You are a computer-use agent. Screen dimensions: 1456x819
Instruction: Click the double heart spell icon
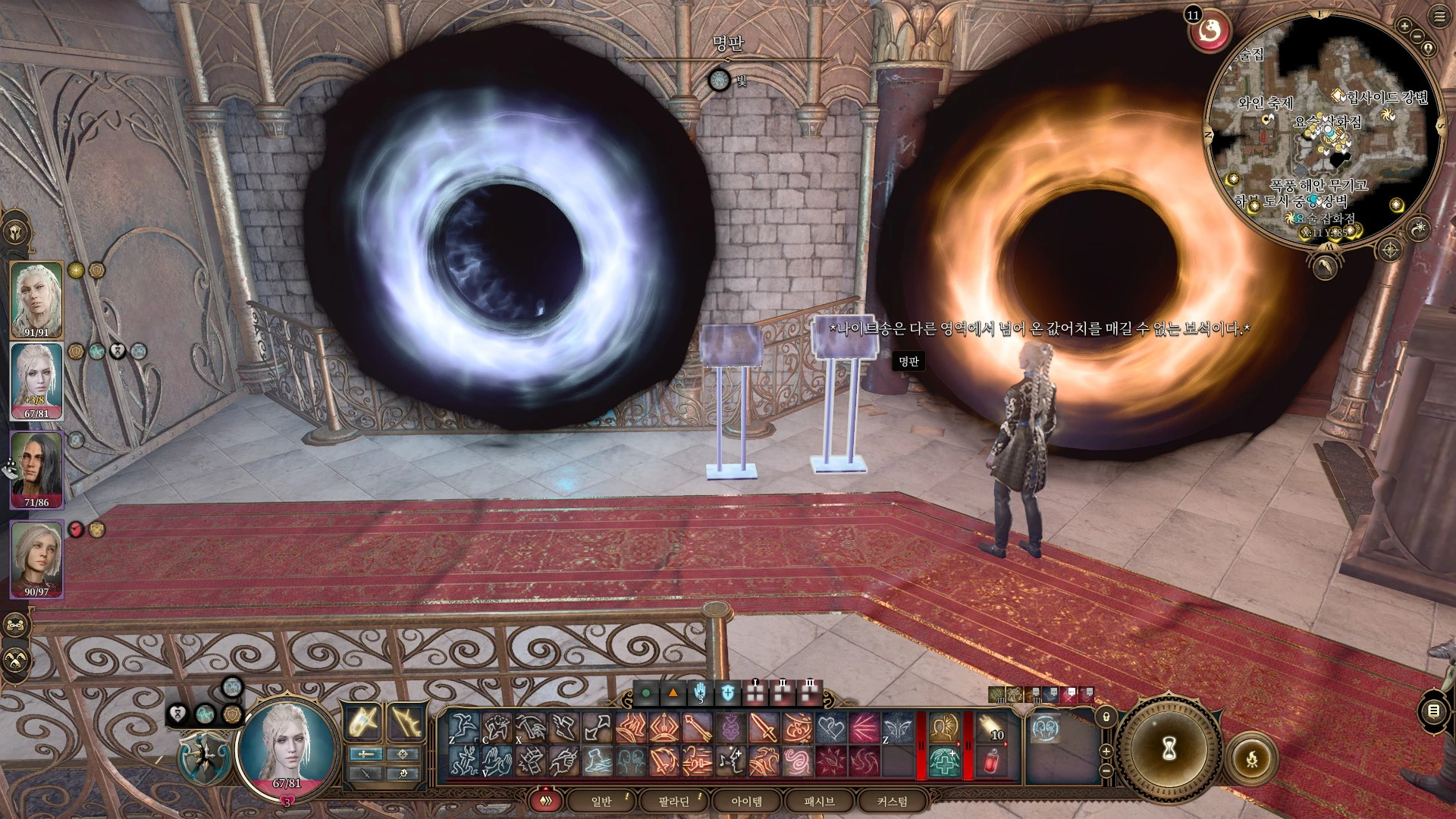(830, 729)
